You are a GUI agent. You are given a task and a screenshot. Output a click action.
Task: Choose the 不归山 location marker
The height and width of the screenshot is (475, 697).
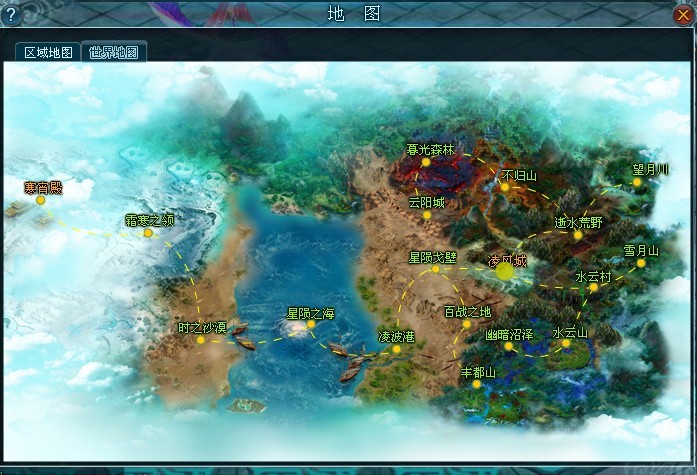click(507, 187)
